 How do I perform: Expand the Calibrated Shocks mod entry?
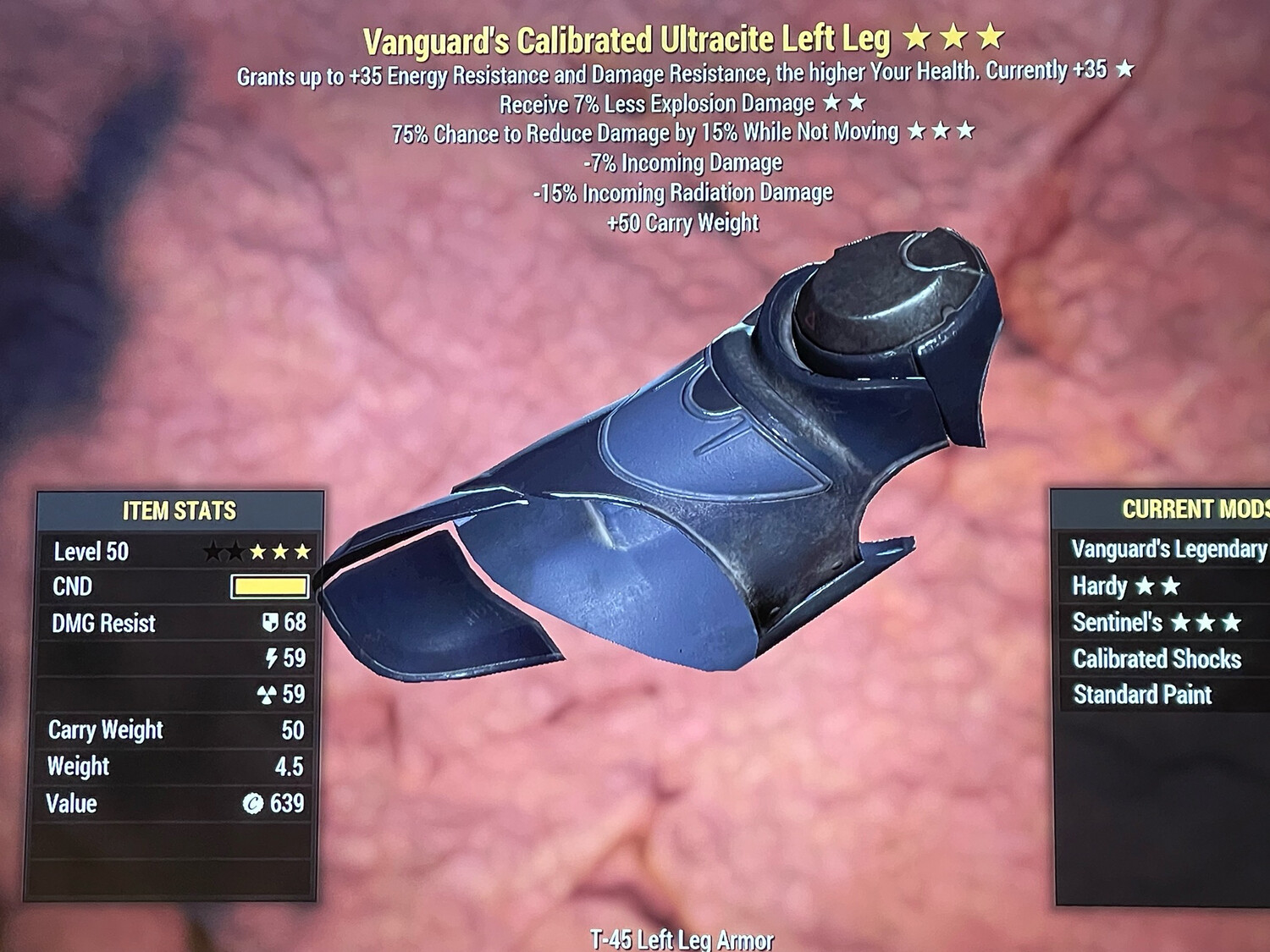pyautogui.click(x=1156, y=659)
